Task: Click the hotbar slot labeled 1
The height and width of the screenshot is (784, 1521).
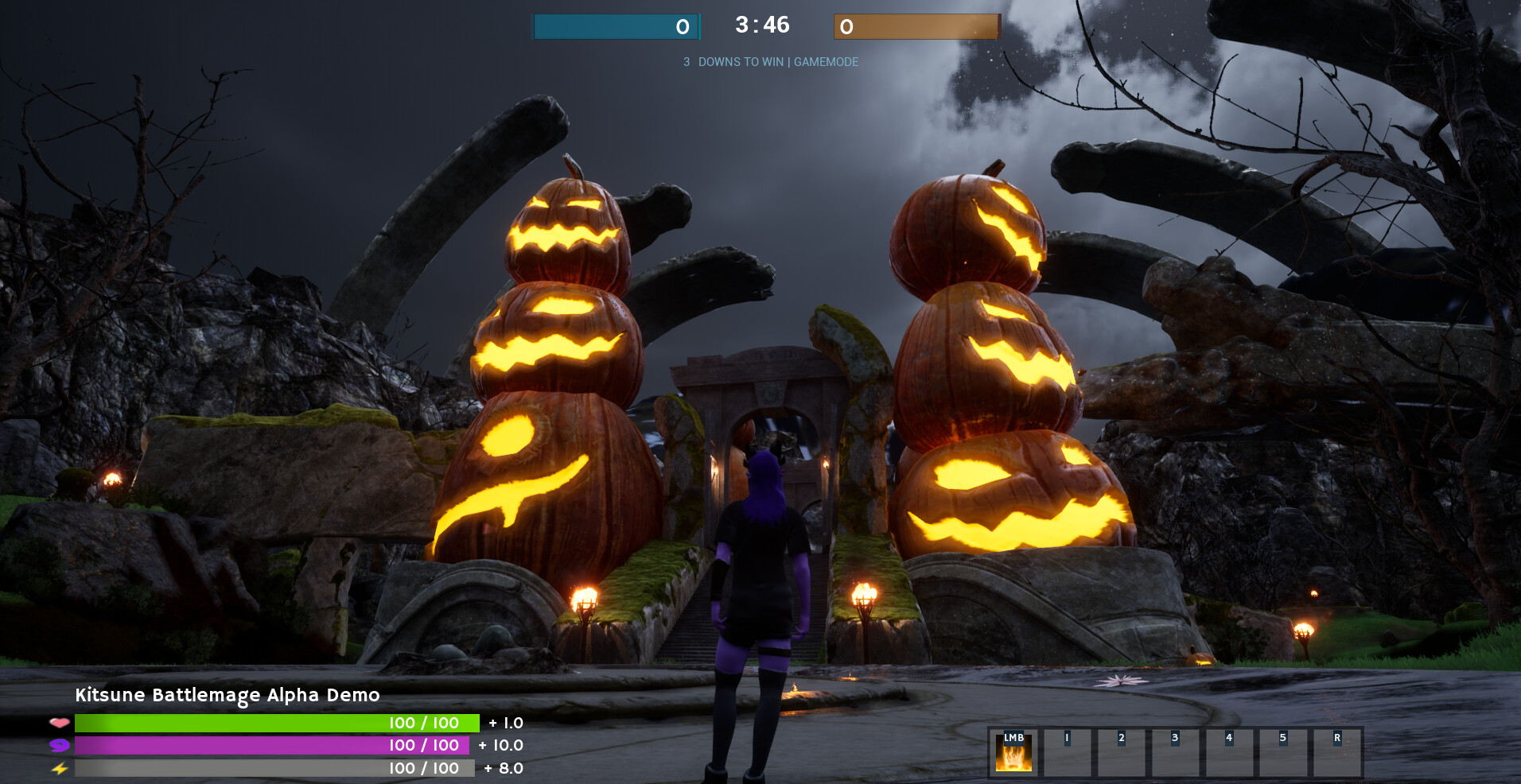Action: tap(1068, 751)
